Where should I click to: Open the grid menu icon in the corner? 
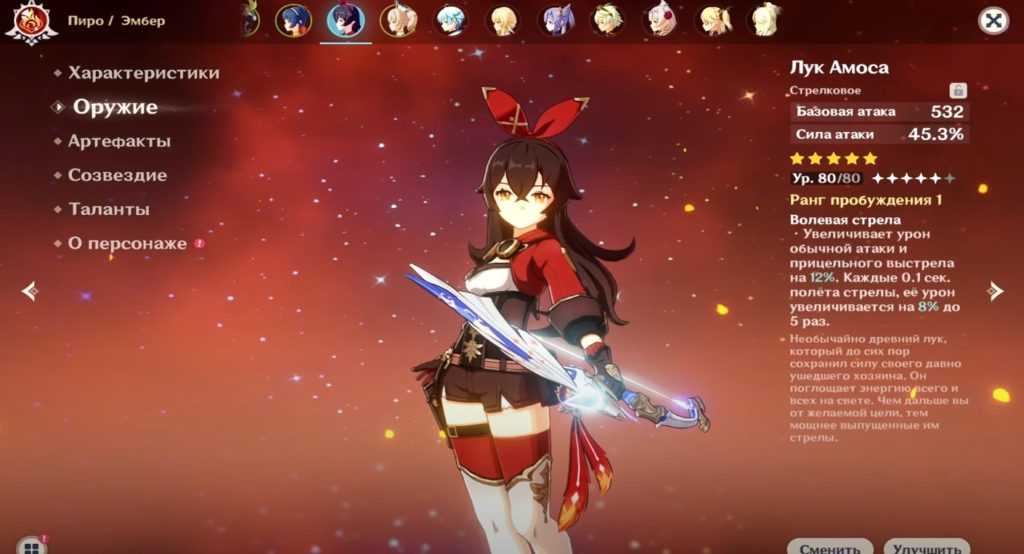31,547
